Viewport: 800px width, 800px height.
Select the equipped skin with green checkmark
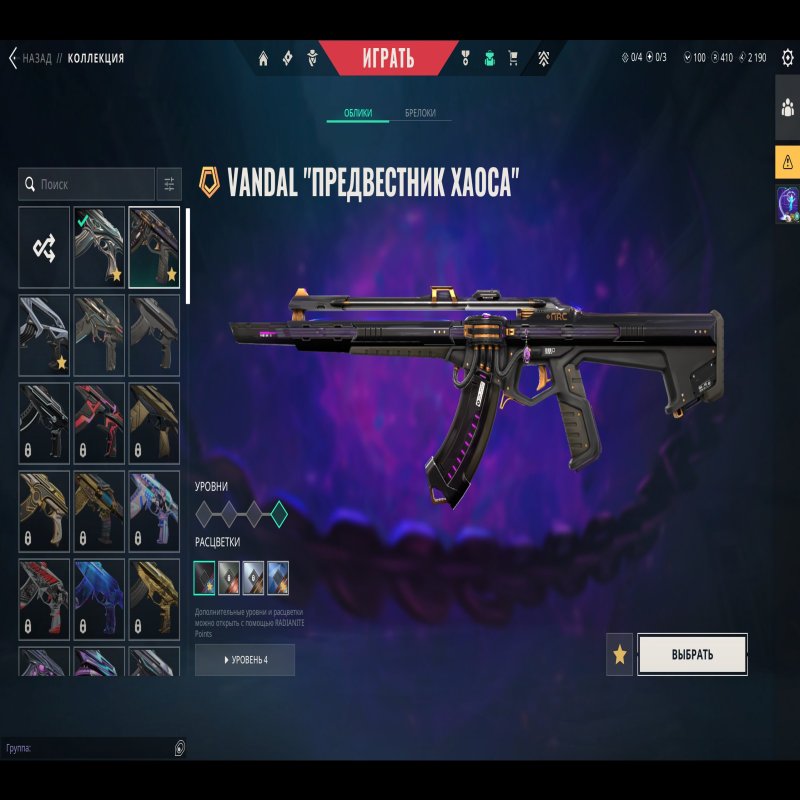point(99,247)
